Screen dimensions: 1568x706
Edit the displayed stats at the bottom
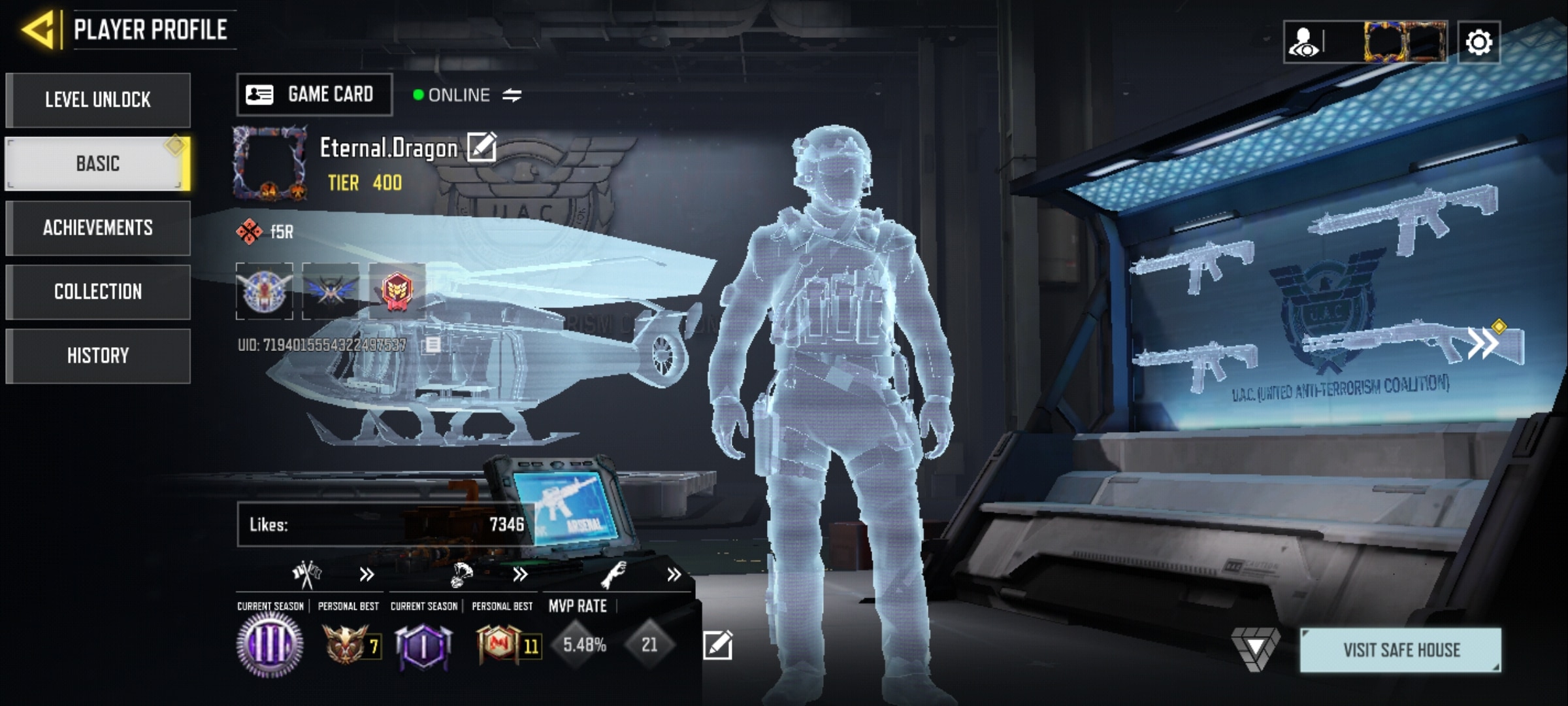[717, 645]
